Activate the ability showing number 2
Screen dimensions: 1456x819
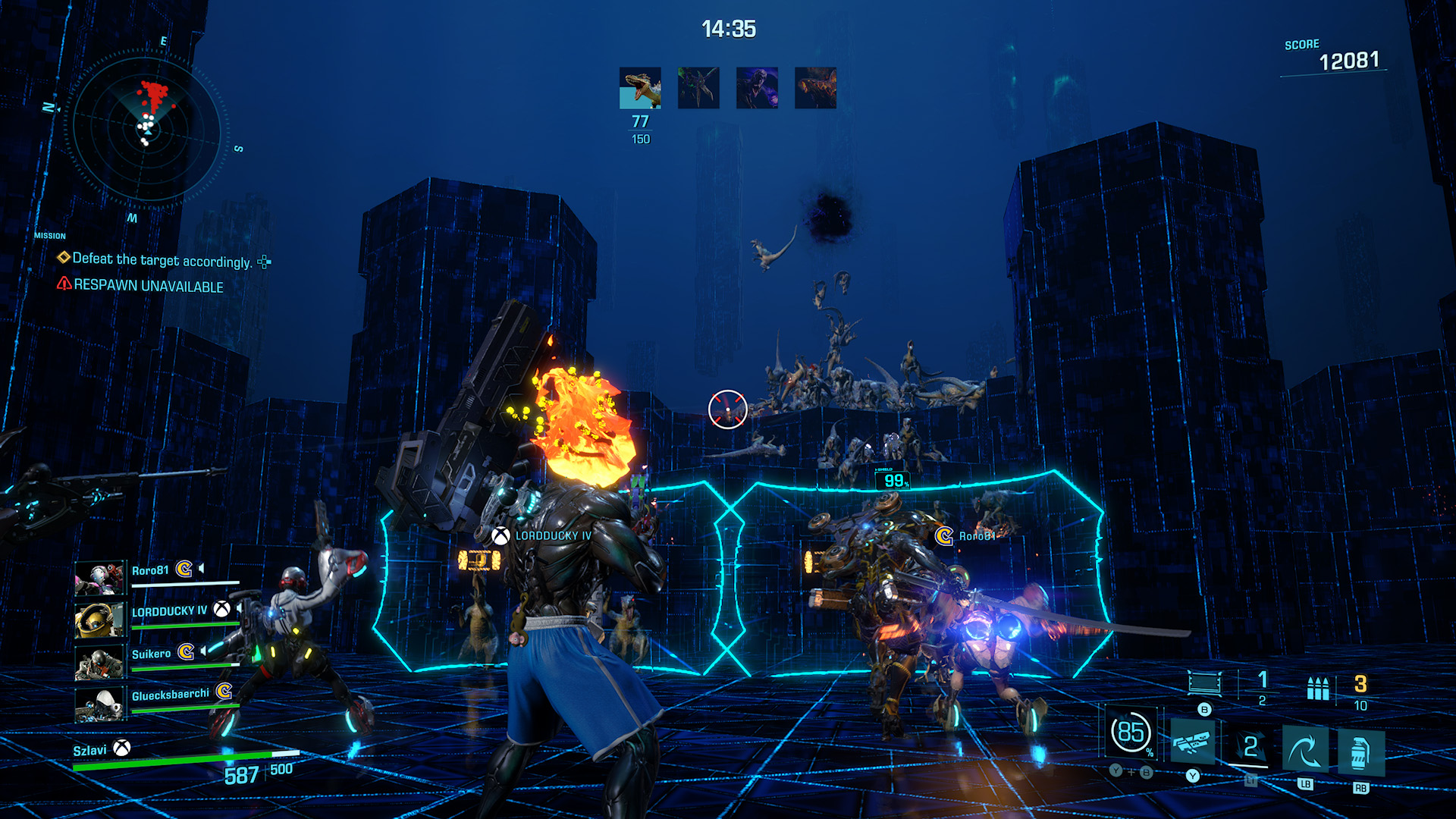click(x=1250, y=747)
